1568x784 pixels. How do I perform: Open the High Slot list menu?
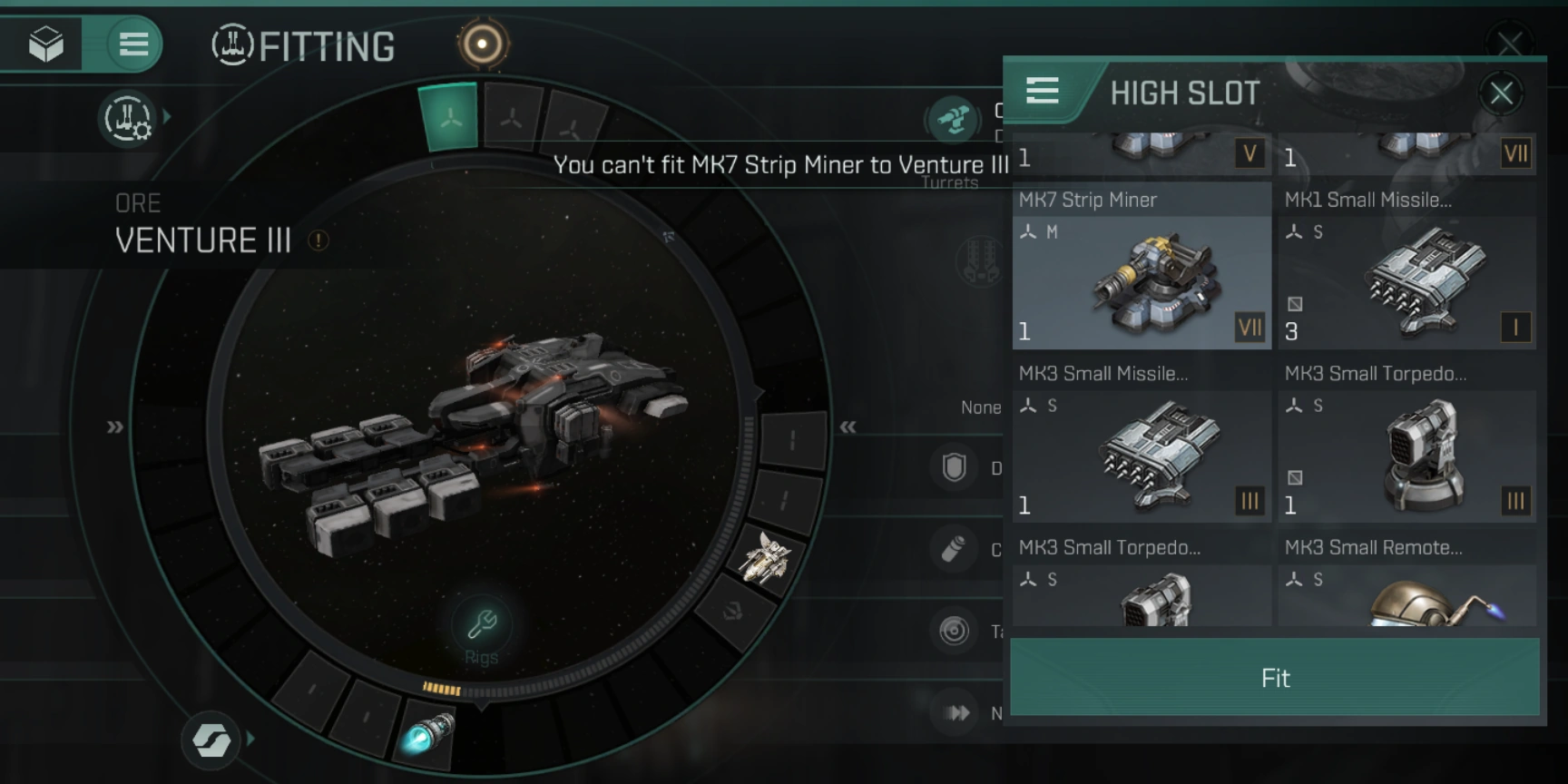click(1043, 91)
